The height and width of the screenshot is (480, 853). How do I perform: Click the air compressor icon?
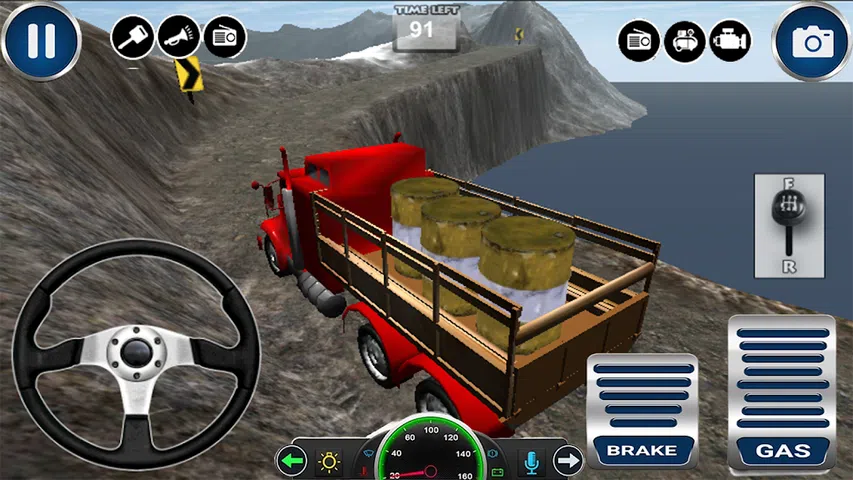tap(685, 41)
